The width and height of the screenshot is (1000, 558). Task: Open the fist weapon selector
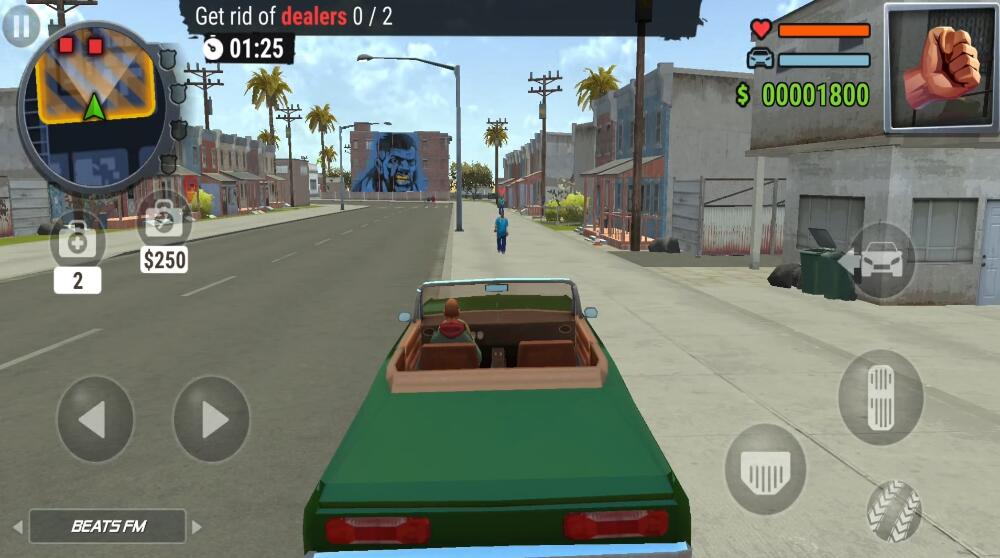(x=940, y=68)
